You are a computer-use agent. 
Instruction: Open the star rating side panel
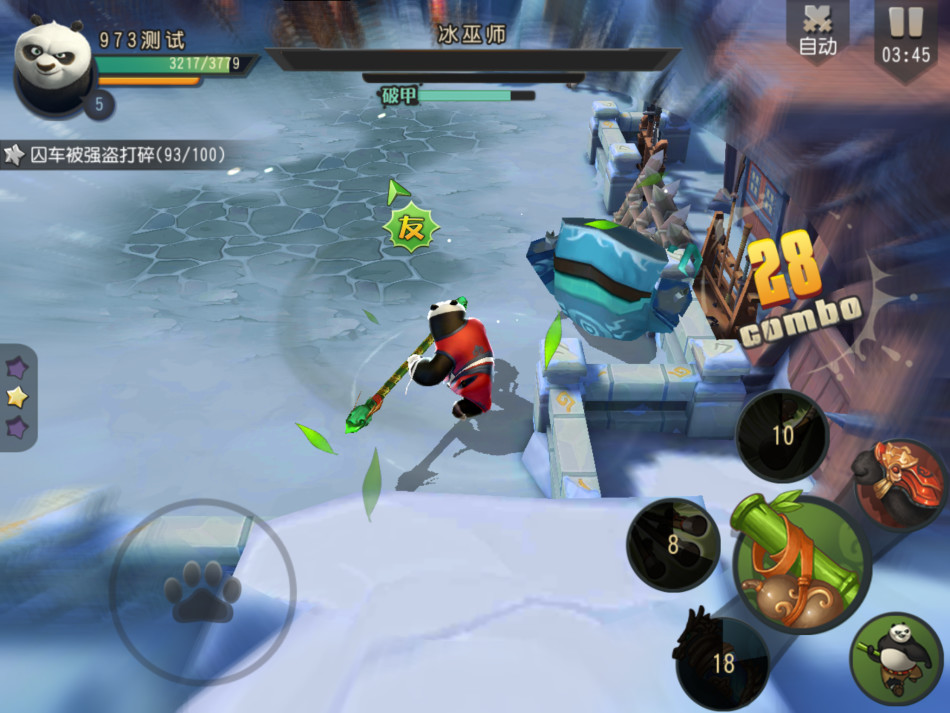point(17,397)
